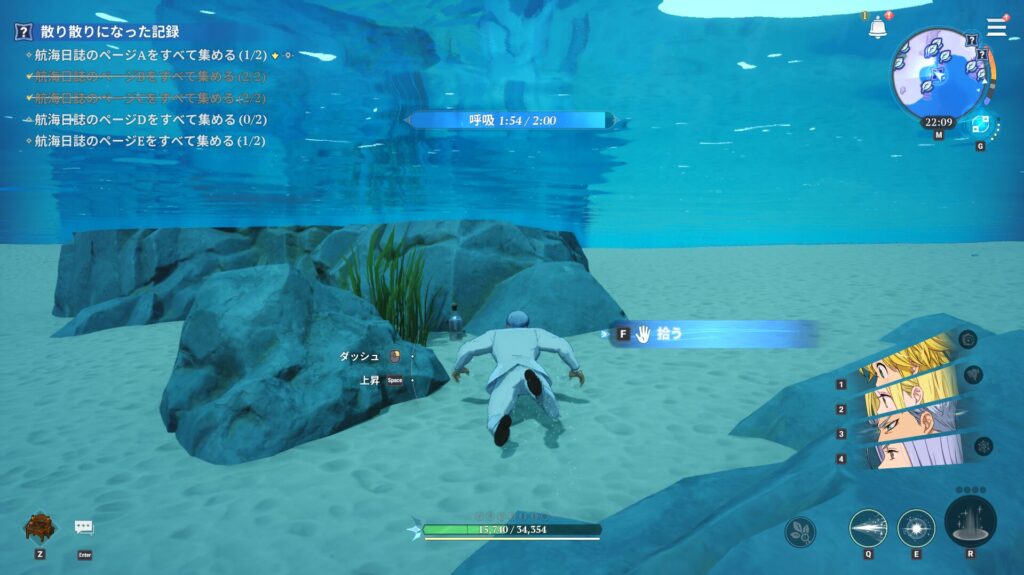Open the chat speech bubble

[84, 527]
